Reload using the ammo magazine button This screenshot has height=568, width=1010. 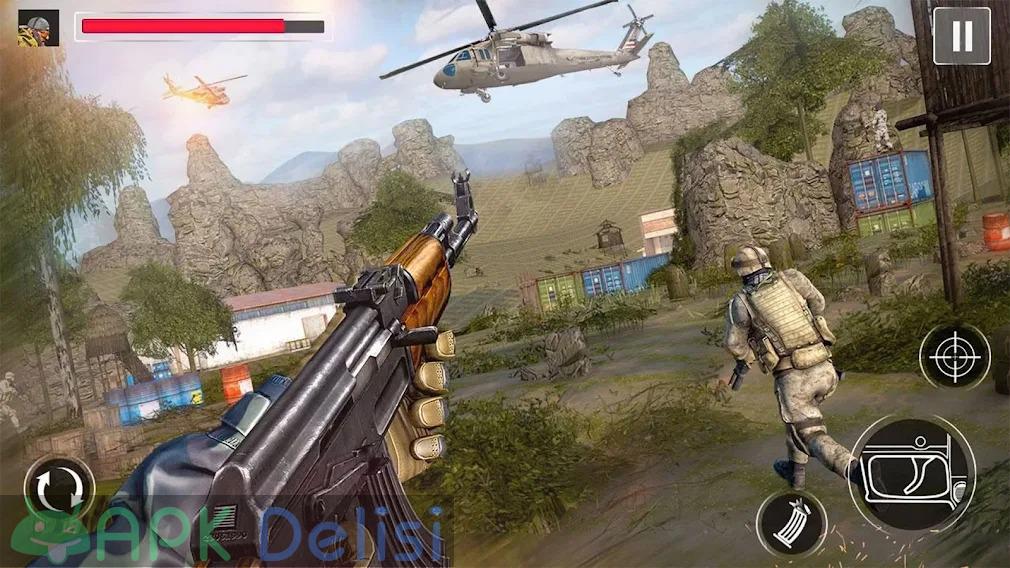coord(790,523)
